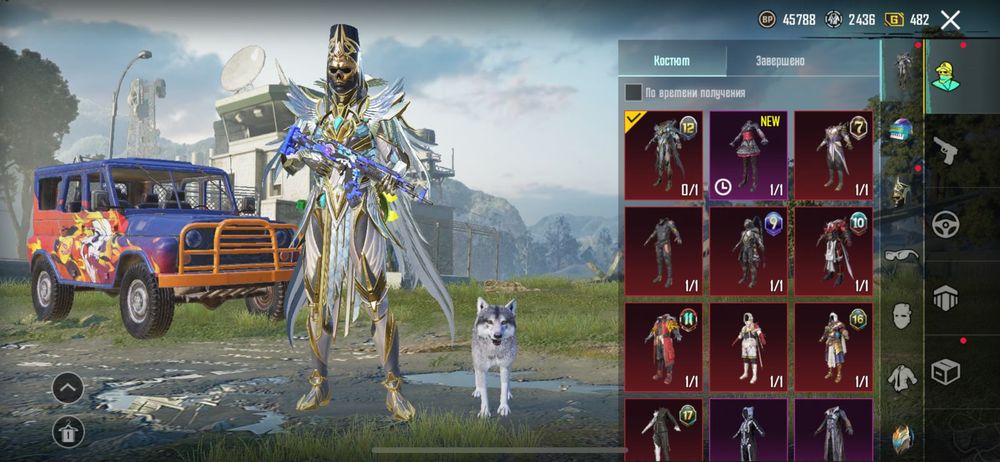Close the inventory screen with the X
Viewport: 1000px width, 462px height.
951,19
